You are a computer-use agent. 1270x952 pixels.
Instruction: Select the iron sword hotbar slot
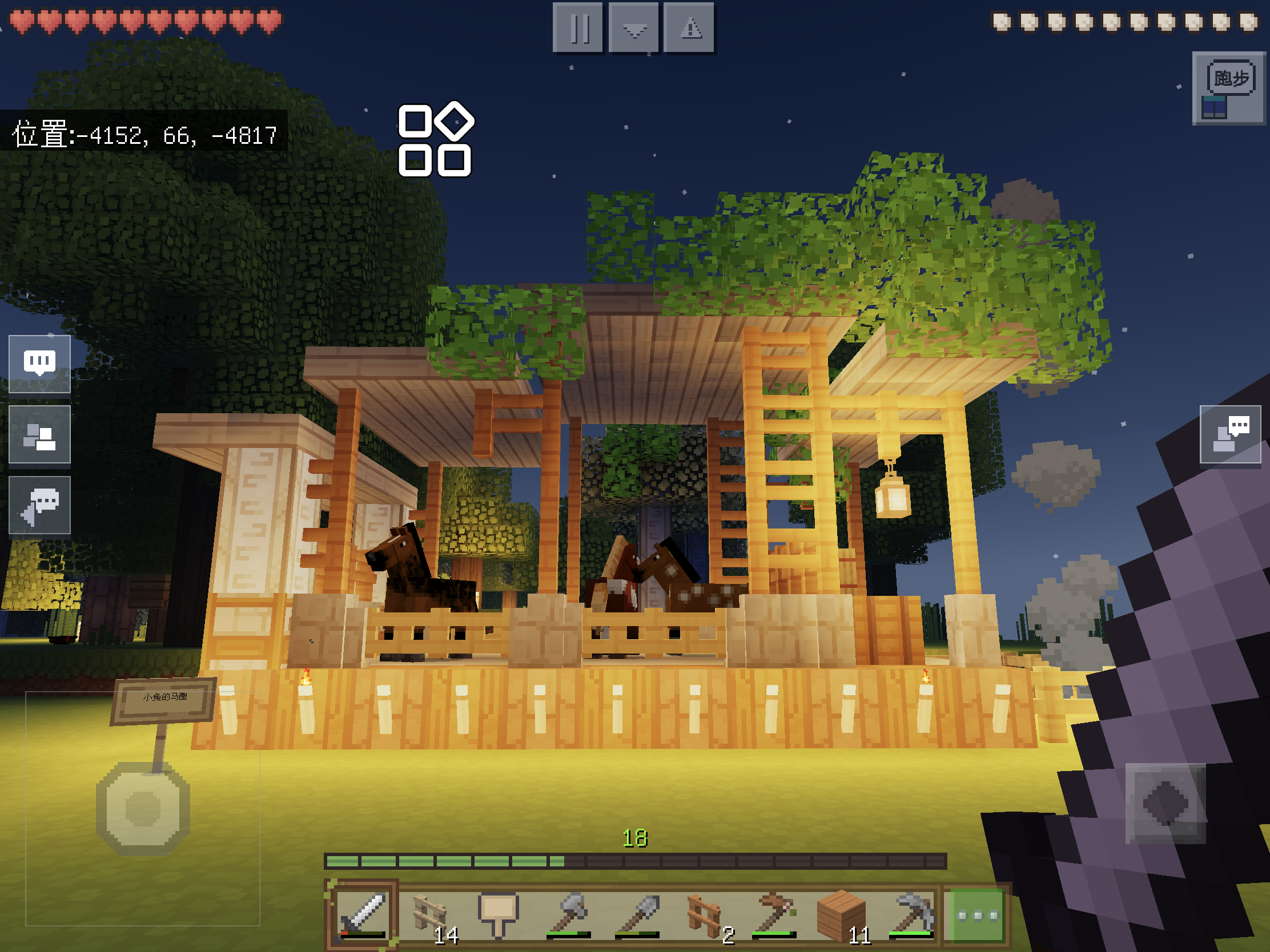(362, 915)
